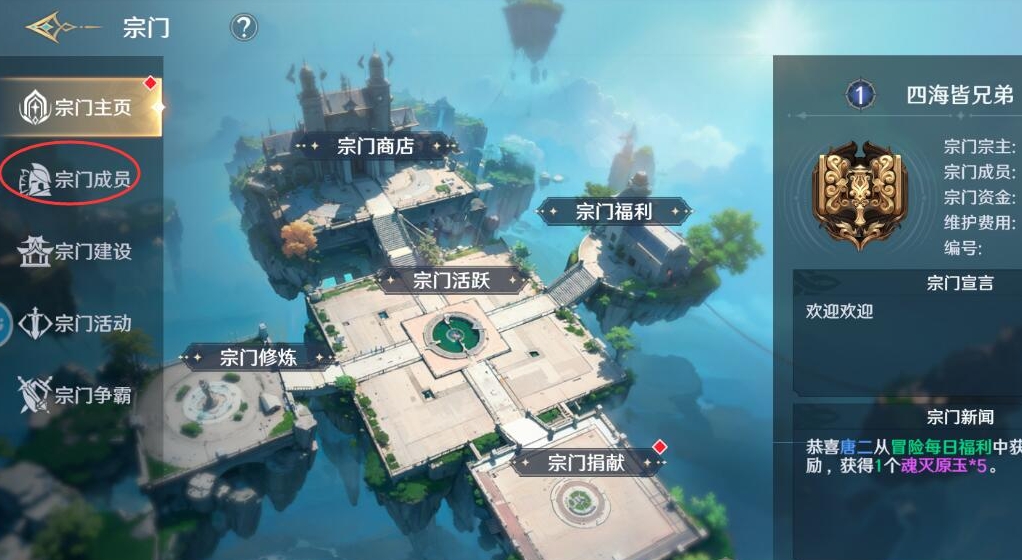Screen dimensions: 1022x560
Task: Open the 宗门成员 tab
Action: coord(78,179)
